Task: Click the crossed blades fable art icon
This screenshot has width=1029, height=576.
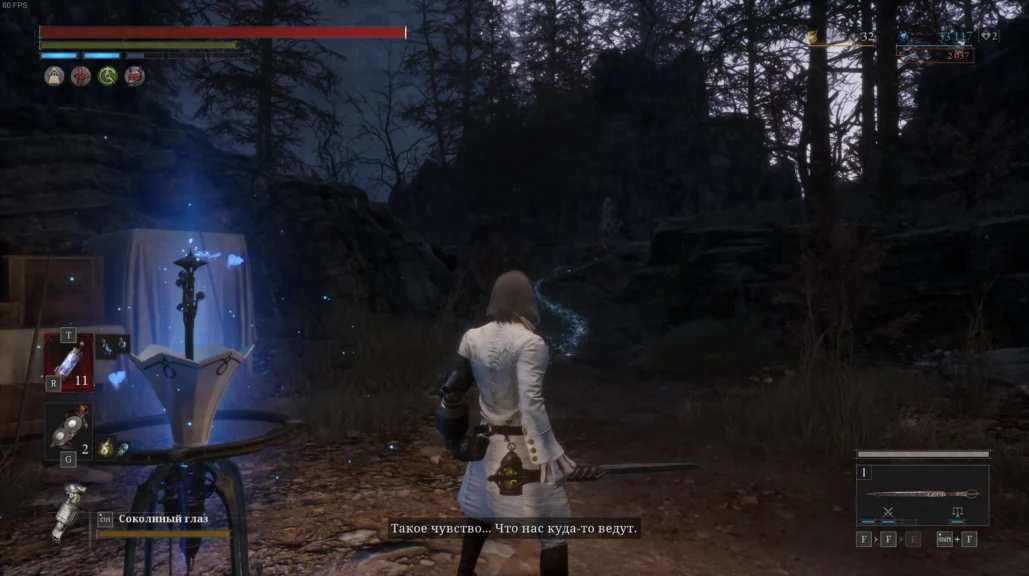Action: click(x=885, y=512)
